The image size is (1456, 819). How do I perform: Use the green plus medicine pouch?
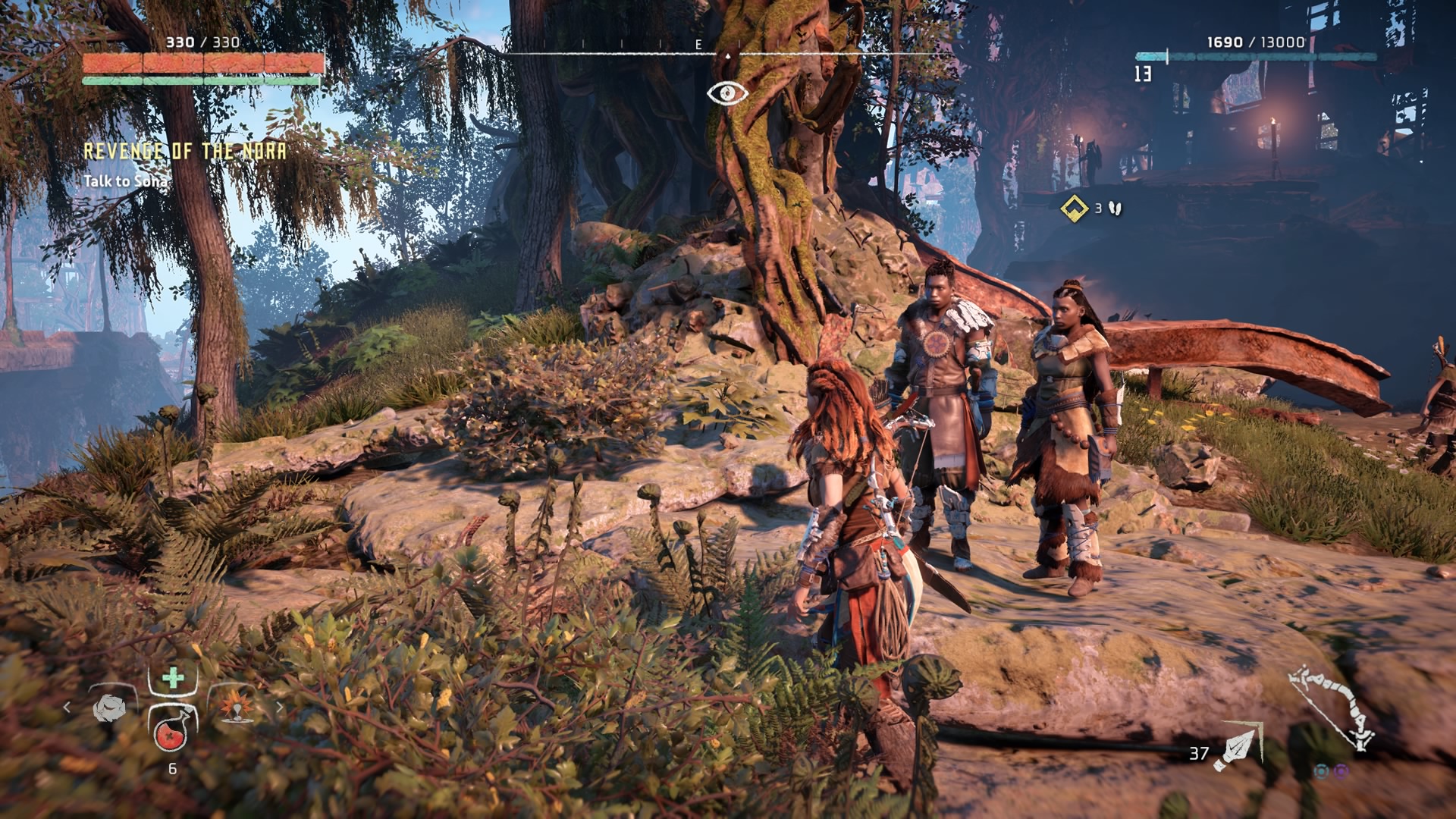pos(173,678)
